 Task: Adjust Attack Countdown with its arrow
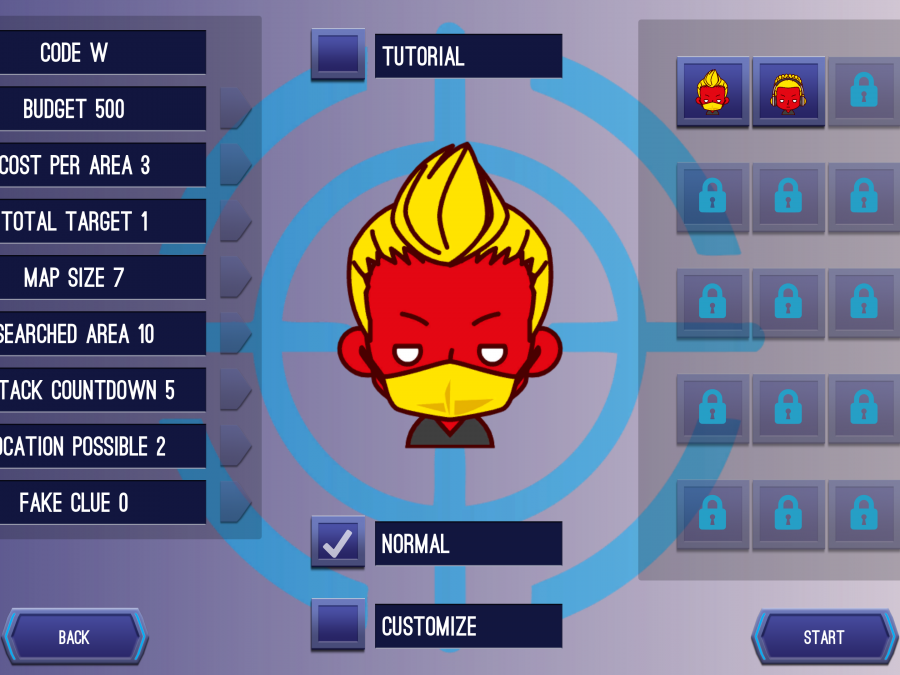click(234, 389)
